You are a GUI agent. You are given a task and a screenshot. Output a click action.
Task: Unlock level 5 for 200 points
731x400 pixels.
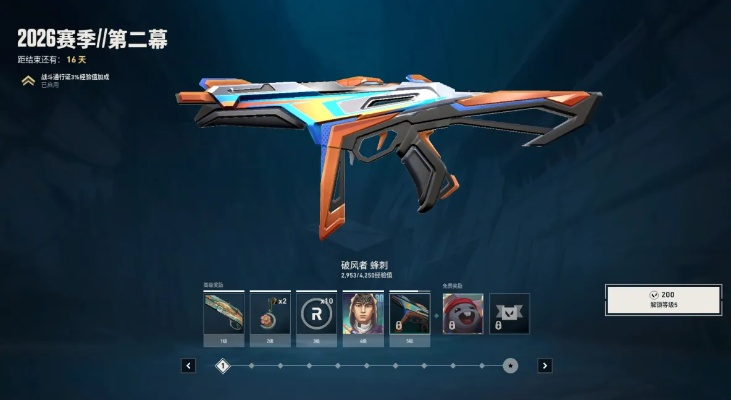pos(663,300)
